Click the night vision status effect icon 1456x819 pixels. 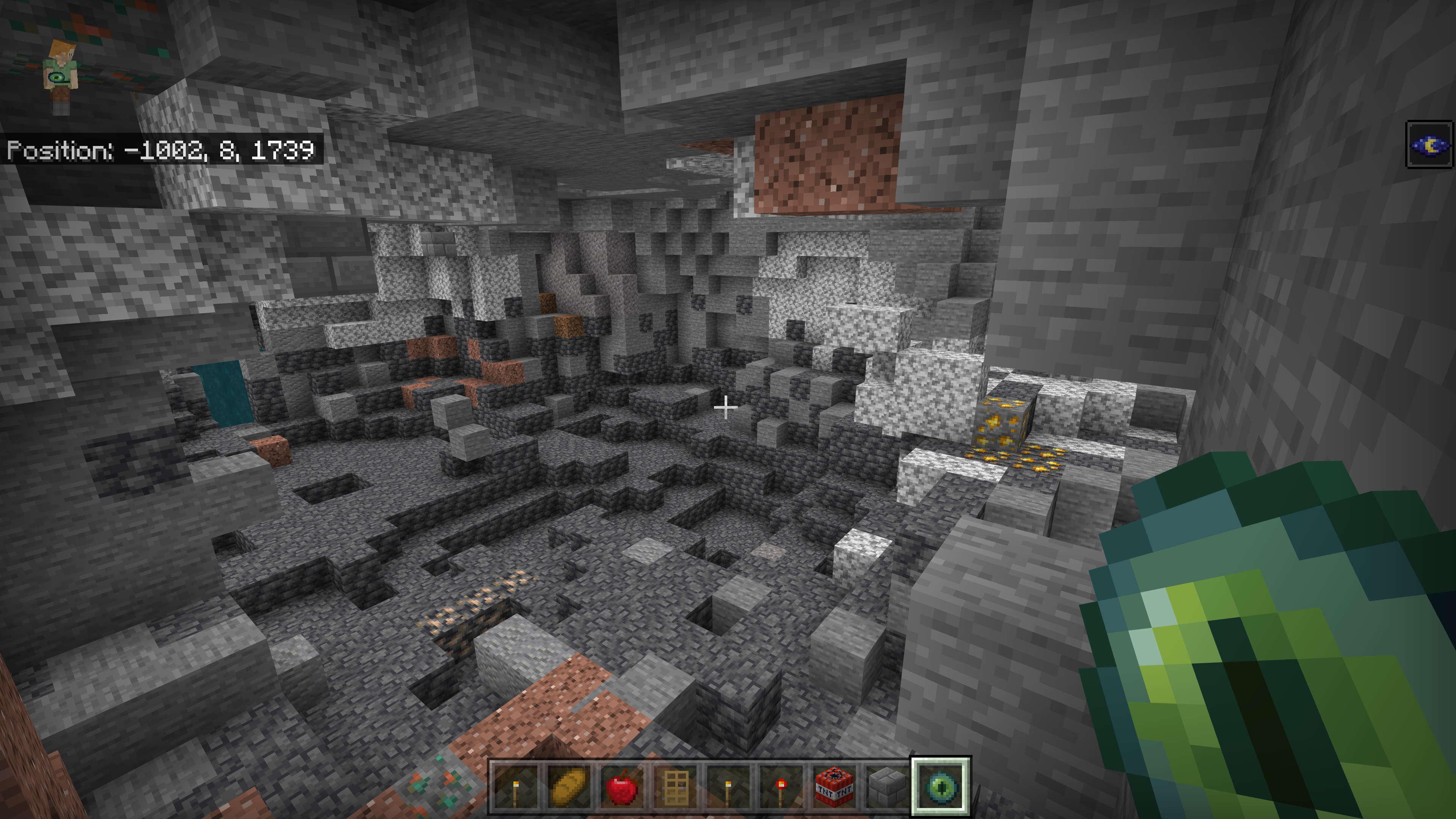point(1429,145)
